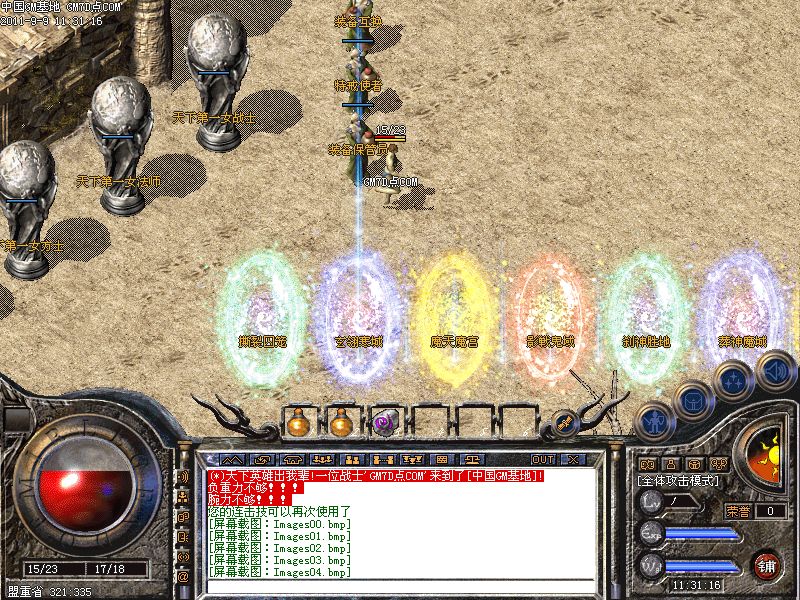Select the @ chat channel button
Viewport: 800px width, 600px height.
point(183,577)
